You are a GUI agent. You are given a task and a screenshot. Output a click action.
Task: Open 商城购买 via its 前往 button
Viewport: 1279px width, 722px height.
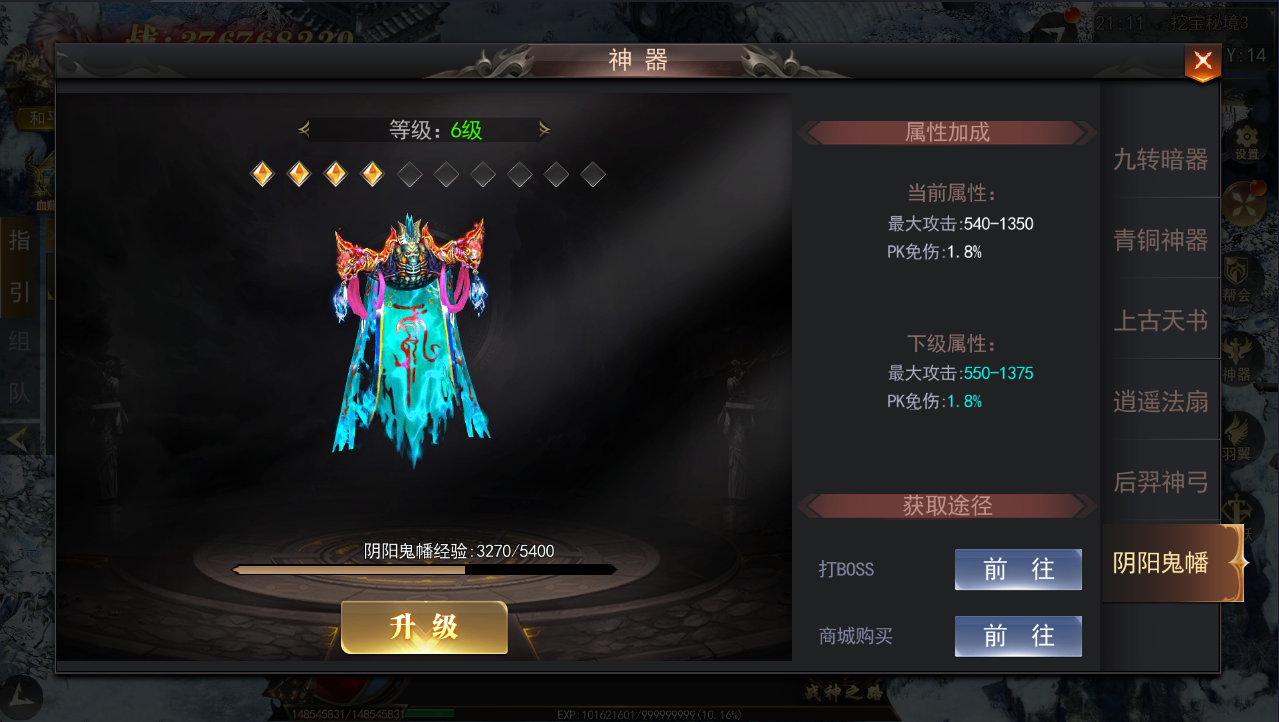click(x=1017, y=636)
